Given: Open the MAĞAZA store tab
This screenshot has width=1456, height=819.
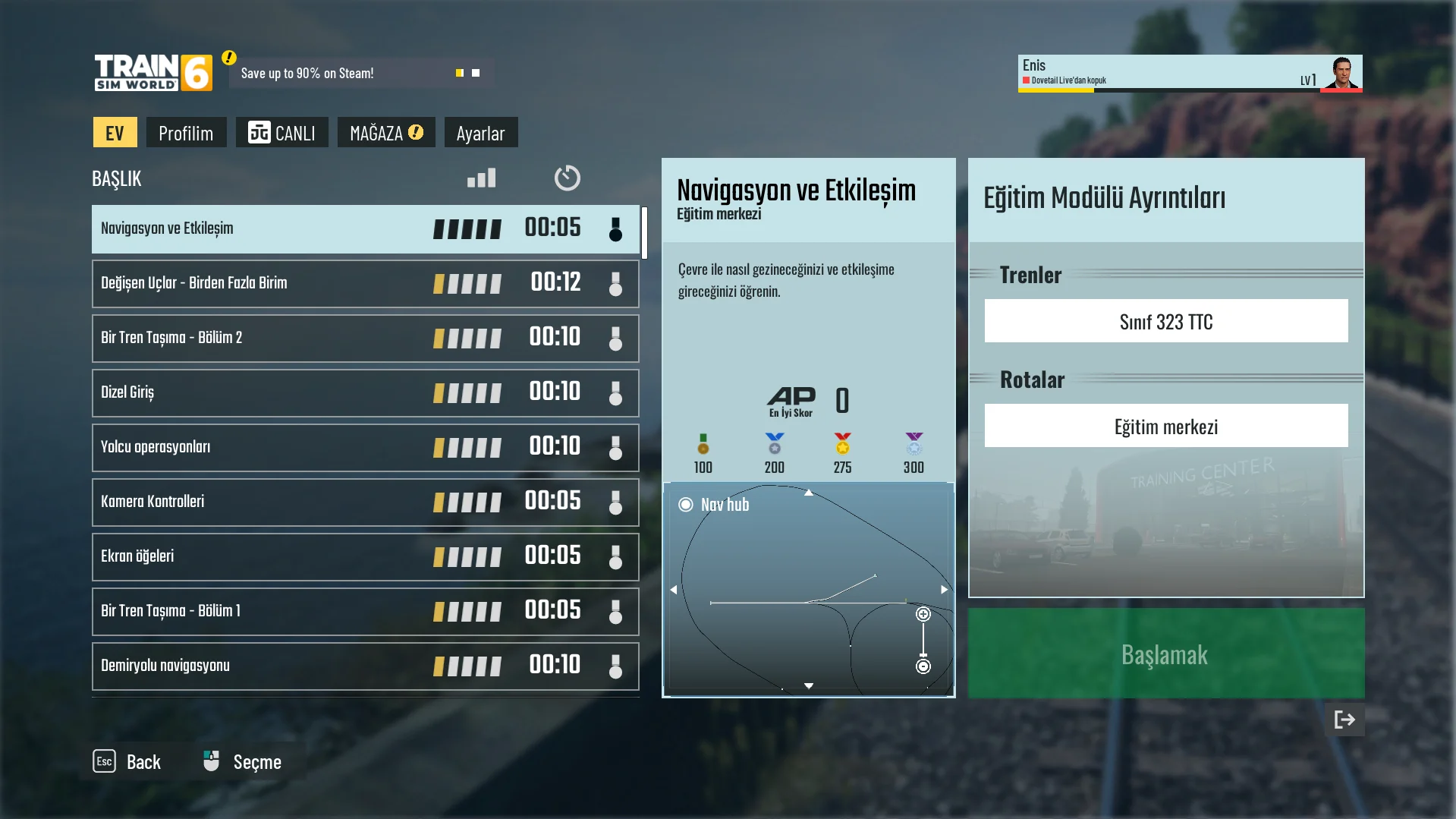Looking at the screenshot, I should [385, 133].
